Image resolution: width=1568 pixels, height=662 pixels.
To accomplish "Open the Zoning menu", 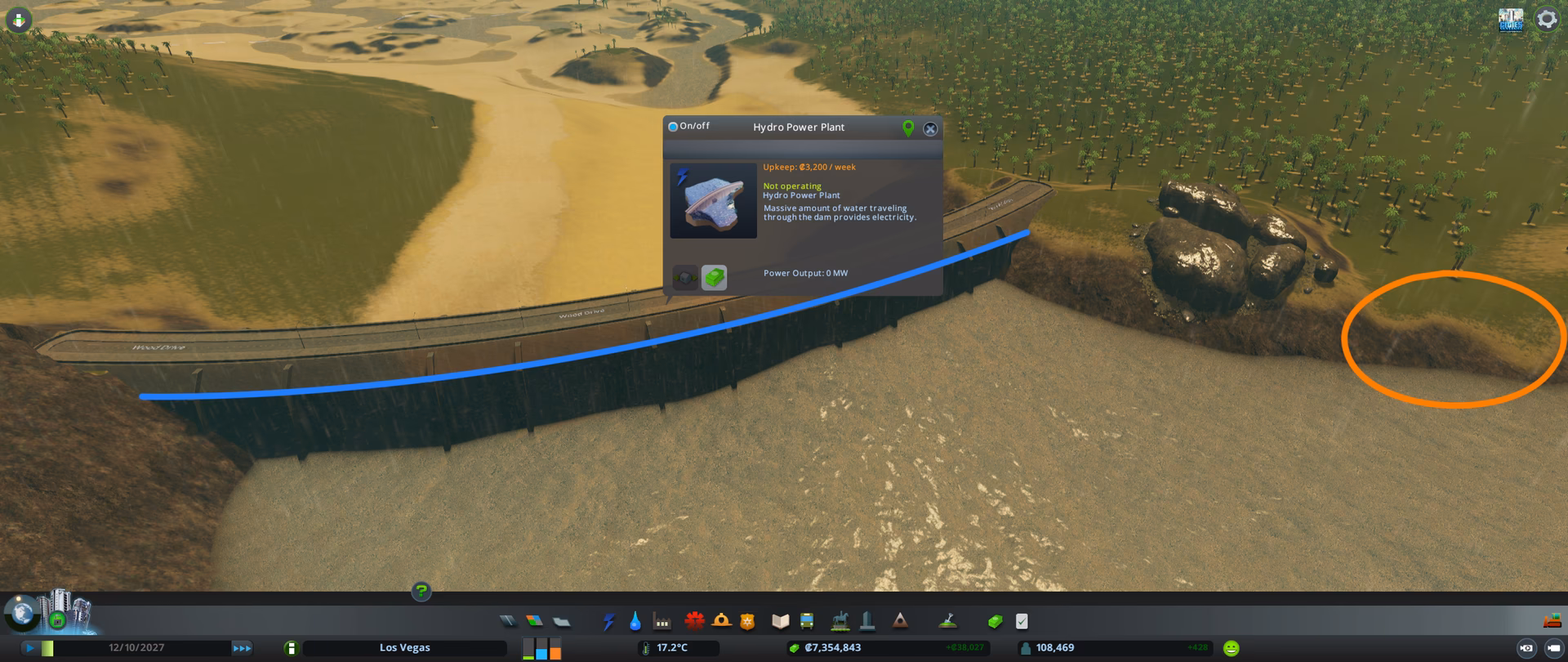I will click(x=536, y=621).
